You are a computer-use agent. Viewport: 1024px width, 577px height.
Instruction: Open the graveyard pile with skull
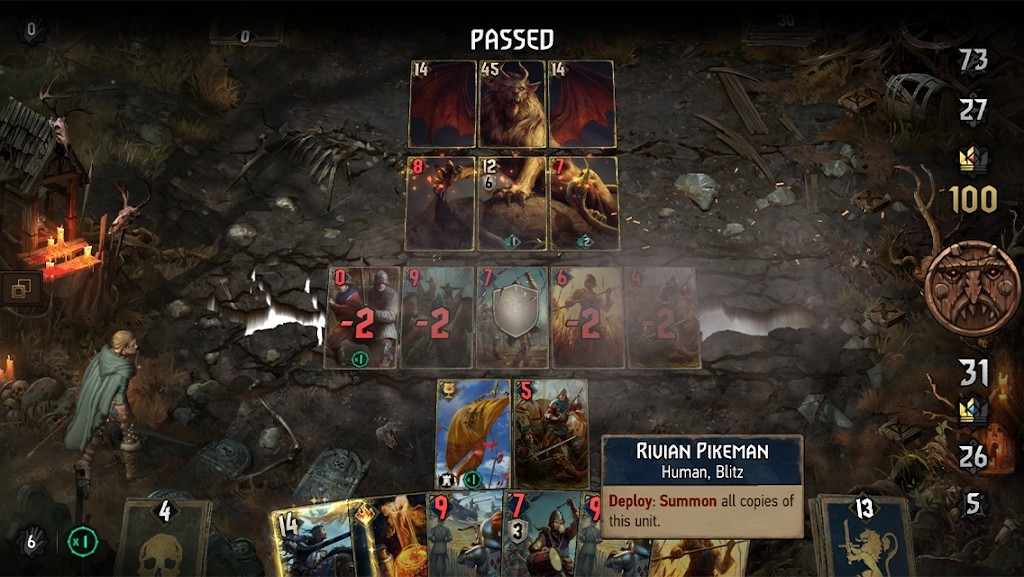pos(162,538)
